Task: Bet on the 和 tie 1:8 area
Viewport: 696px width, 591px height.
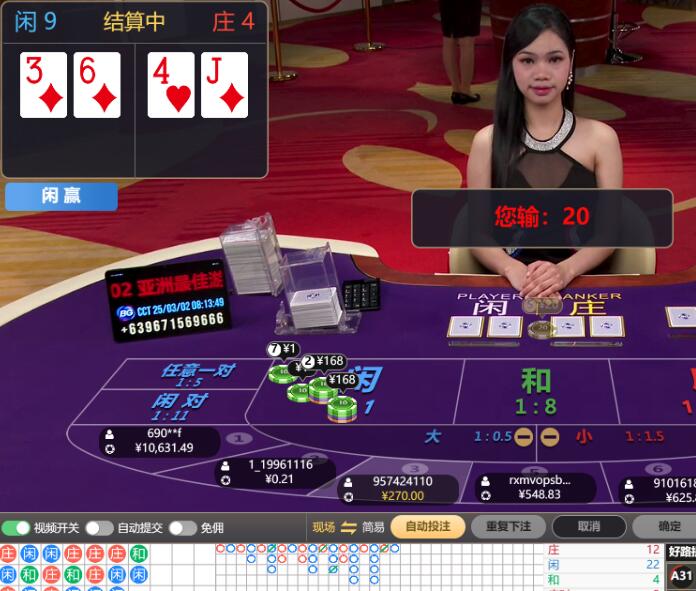Action: point(536,391)
